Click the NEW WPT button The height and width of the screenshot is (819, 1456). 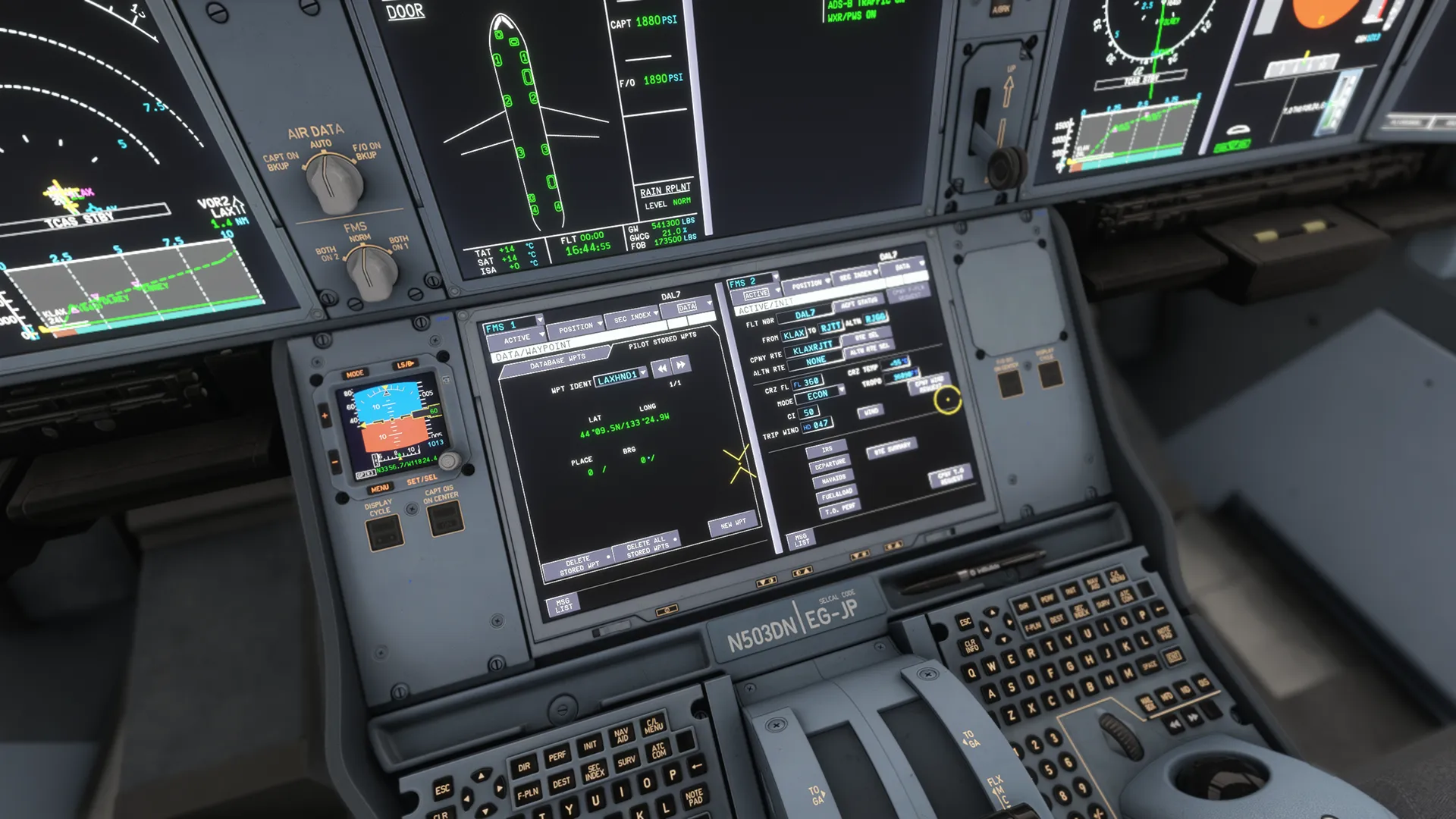pyautogui.click(x=733, y=524)
